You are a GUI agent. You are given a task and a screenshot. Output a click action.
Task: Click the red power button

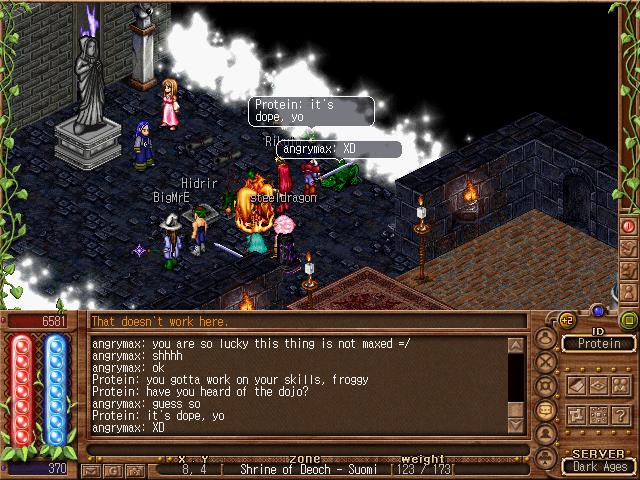pos(629,226)
